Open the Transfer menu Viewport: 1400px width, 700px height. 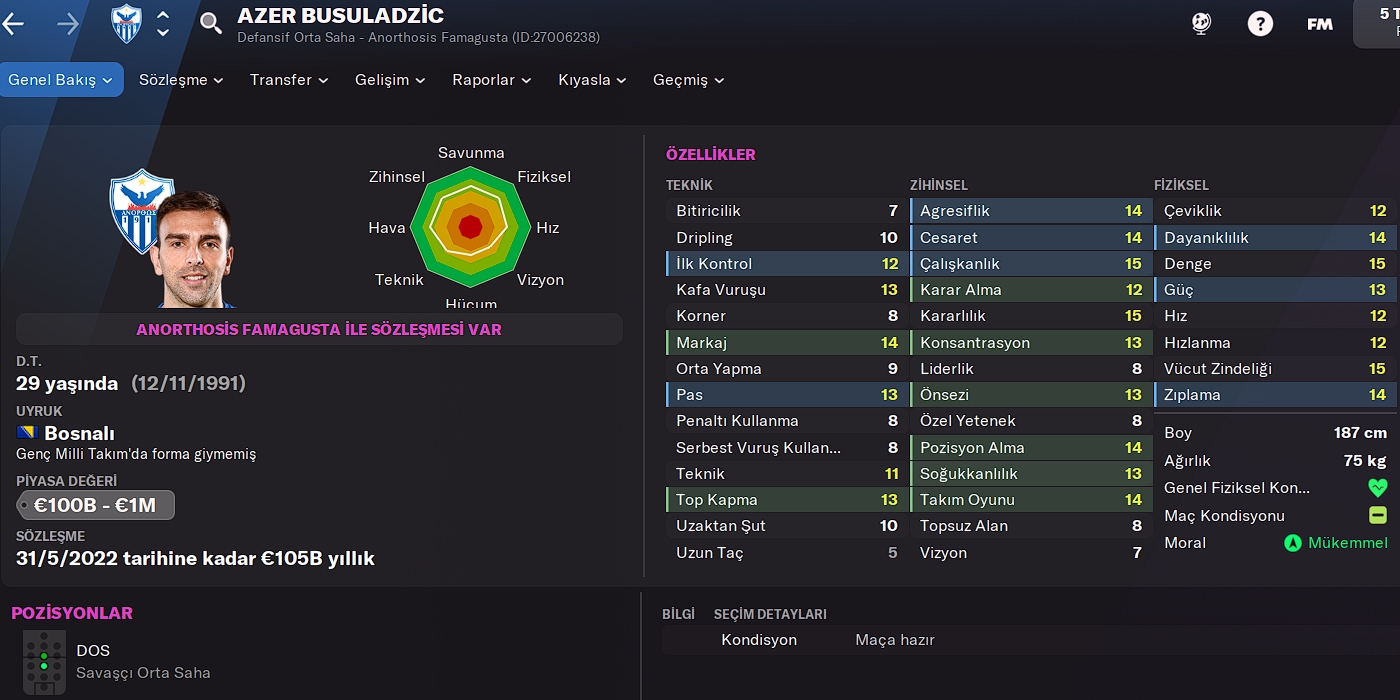(289, 80)
